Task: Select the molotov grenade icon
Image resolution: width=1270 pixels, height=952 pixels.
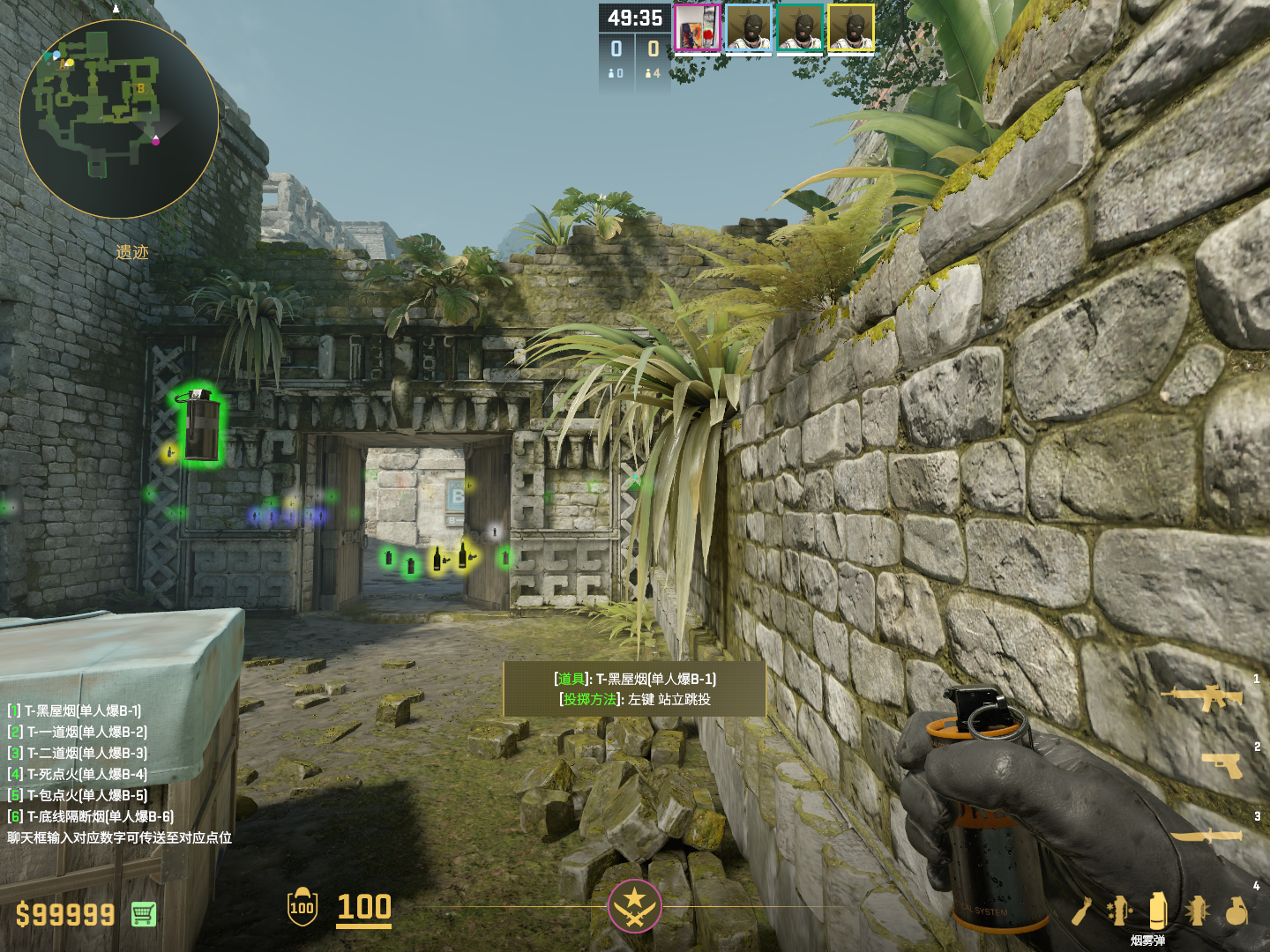Action: (x=1082, y=911)
